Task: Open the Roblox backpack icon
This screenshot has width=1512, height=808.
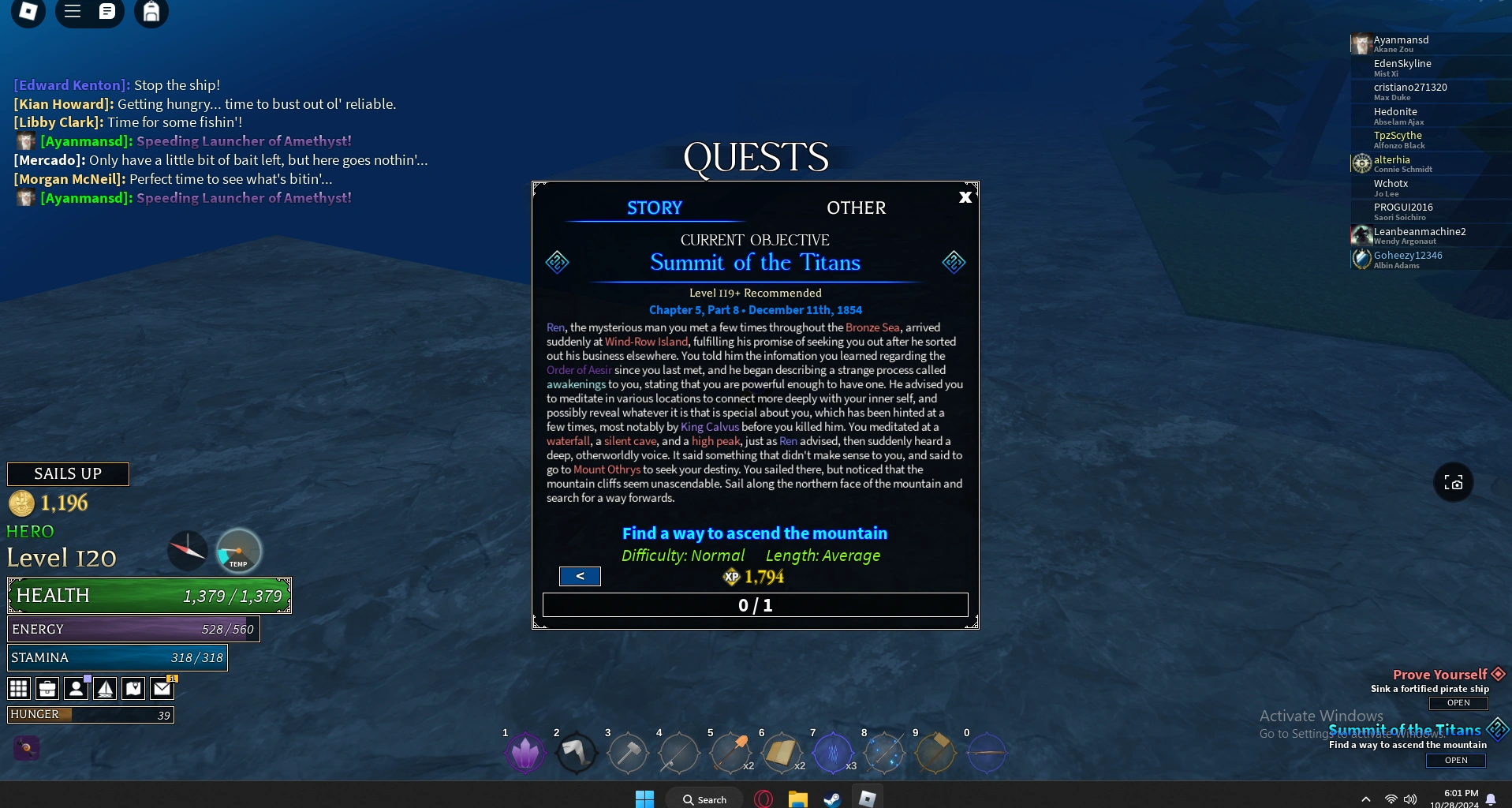Action: (x=151, y=13)
